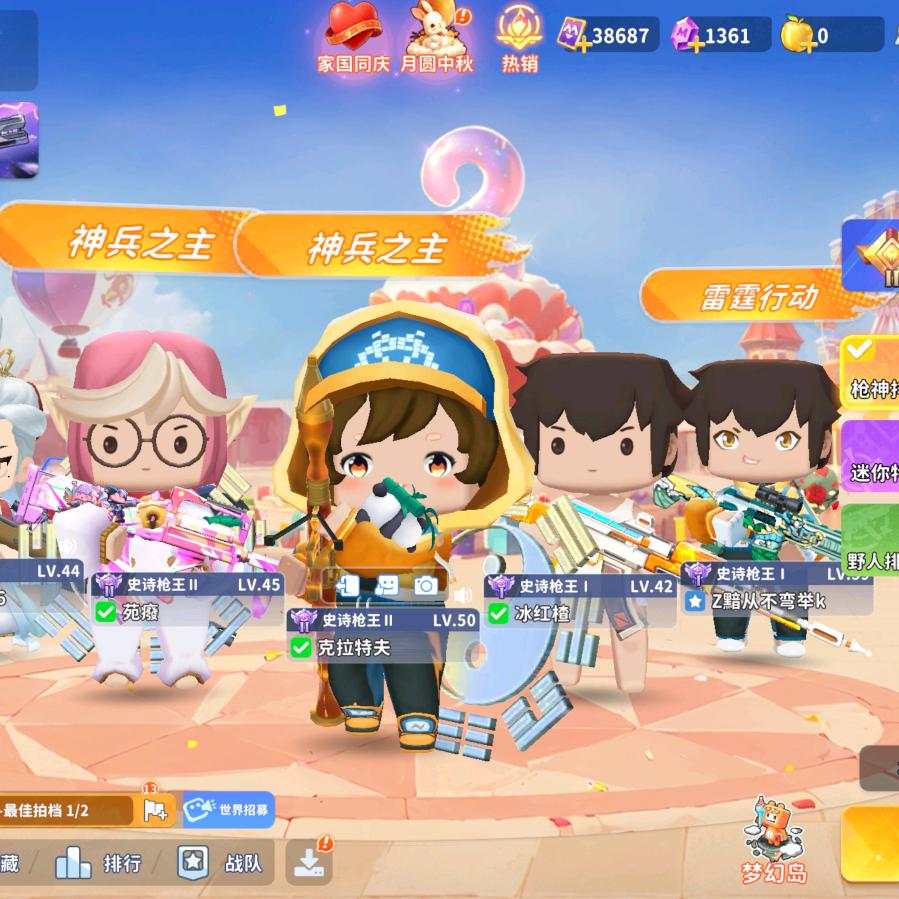Screen dimensions: 899x899
Task: Open the 排行 leaderboard
Action: [x=99, y=863]
